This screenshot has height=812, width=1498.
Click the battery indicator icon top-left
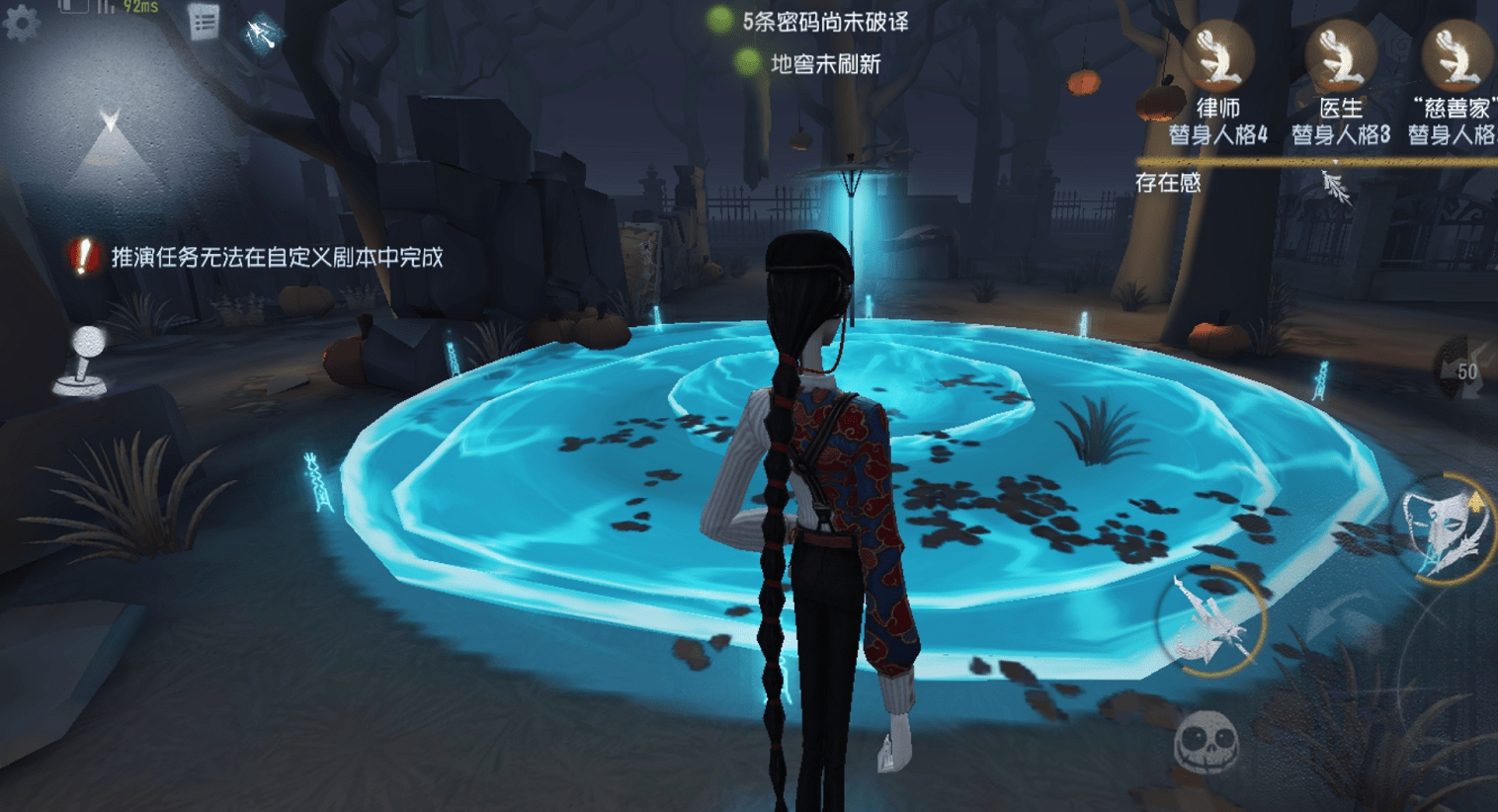[73, 6]
